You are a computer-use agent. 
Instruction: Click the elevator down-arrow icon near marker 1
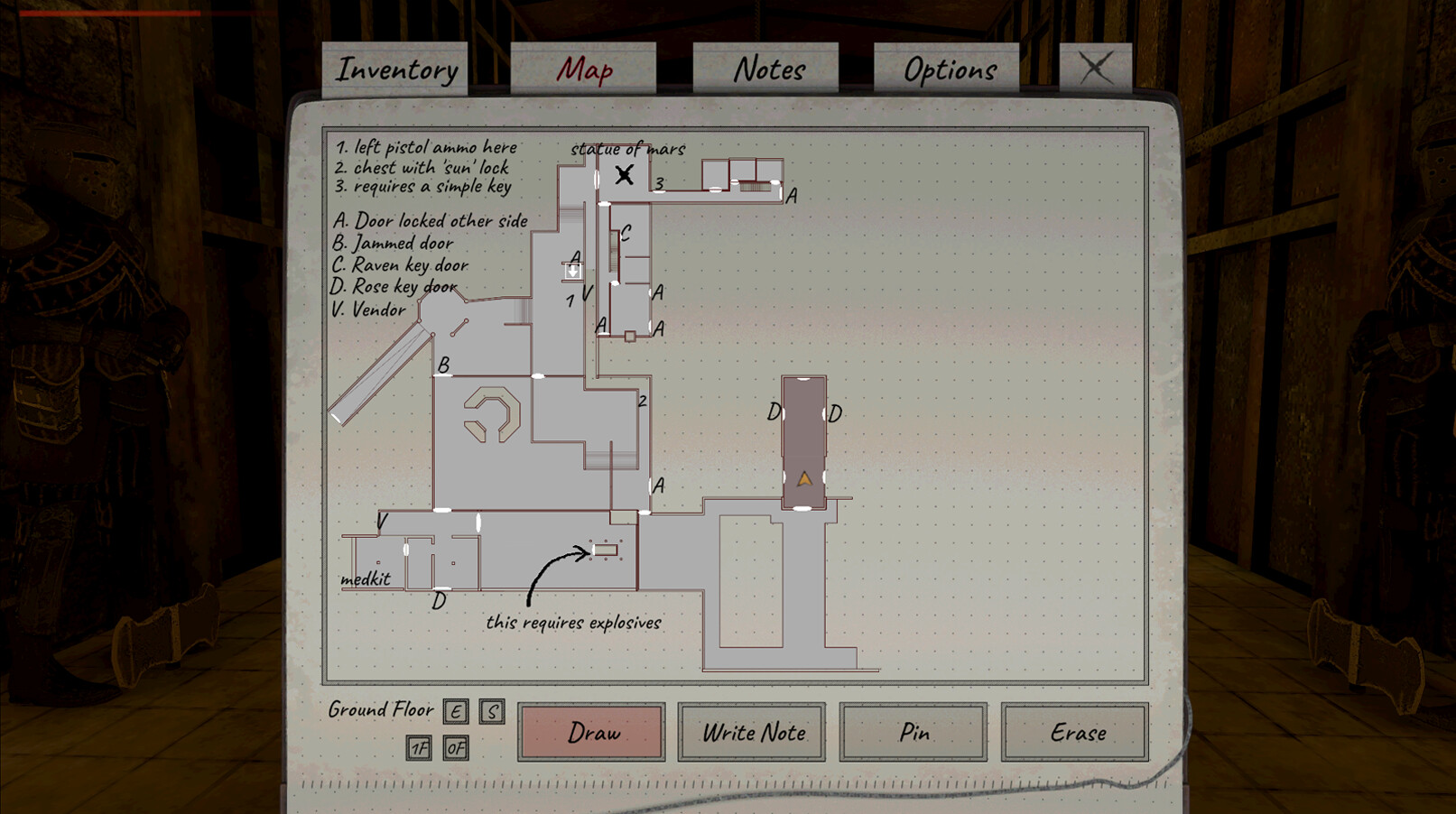(571, 270)
